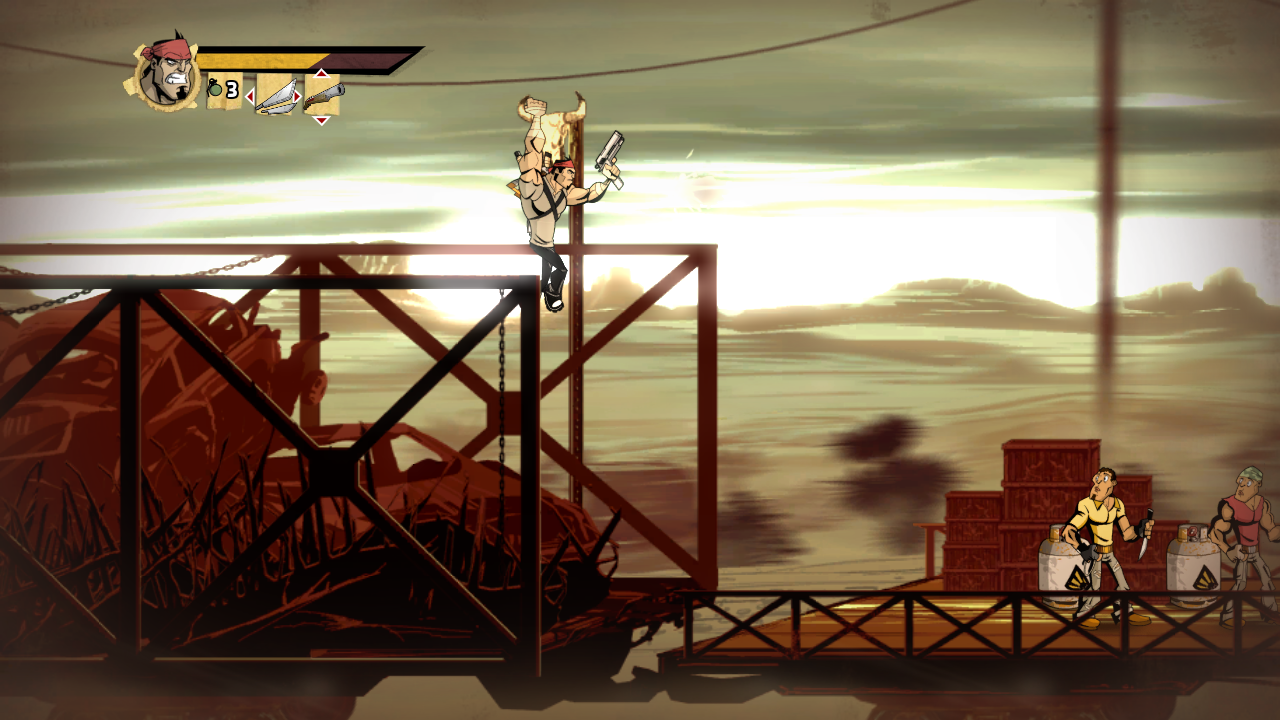Click down arrow below the shotgun
Screen dimensions: 1280x720
[321, 120]
